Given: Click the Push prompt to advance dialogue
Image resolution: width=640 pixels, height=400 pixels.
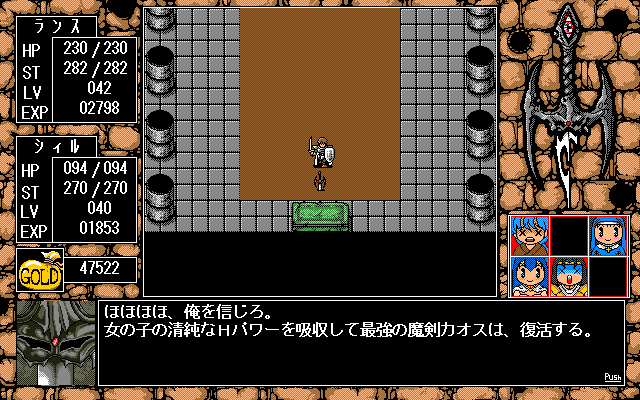Looking at the screenshot, I should pyautogui.click(x=613, y=378).
